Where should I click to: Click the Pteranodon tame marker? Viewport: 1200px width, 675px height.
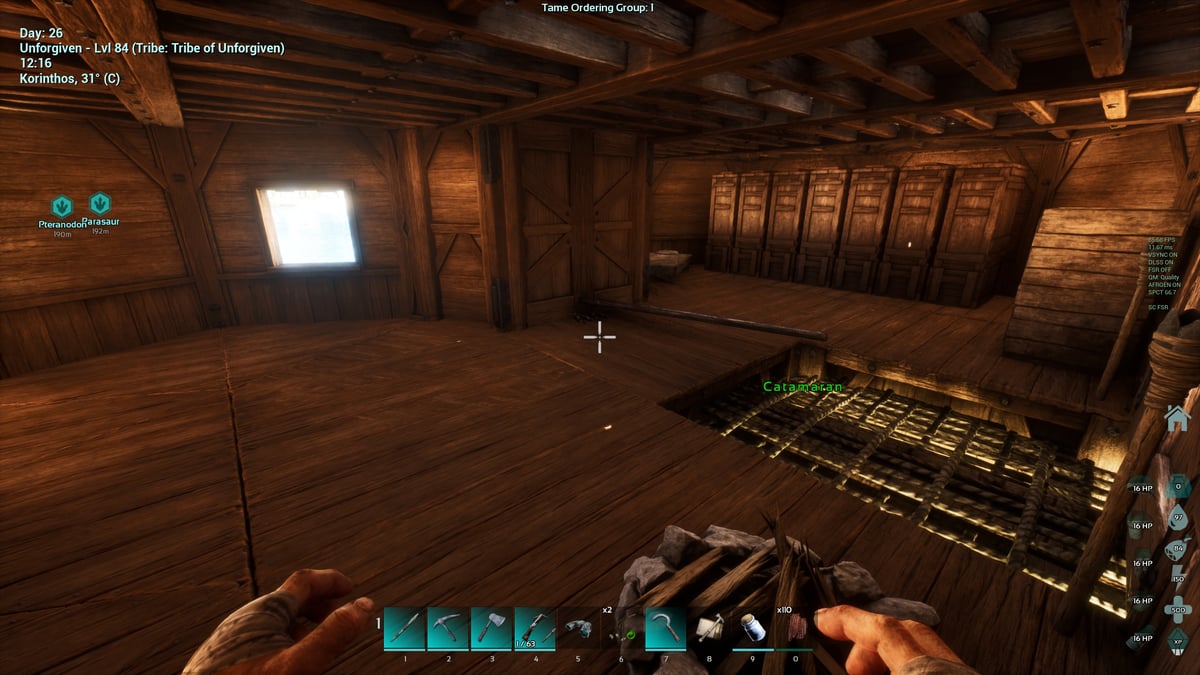click(62, 207)
